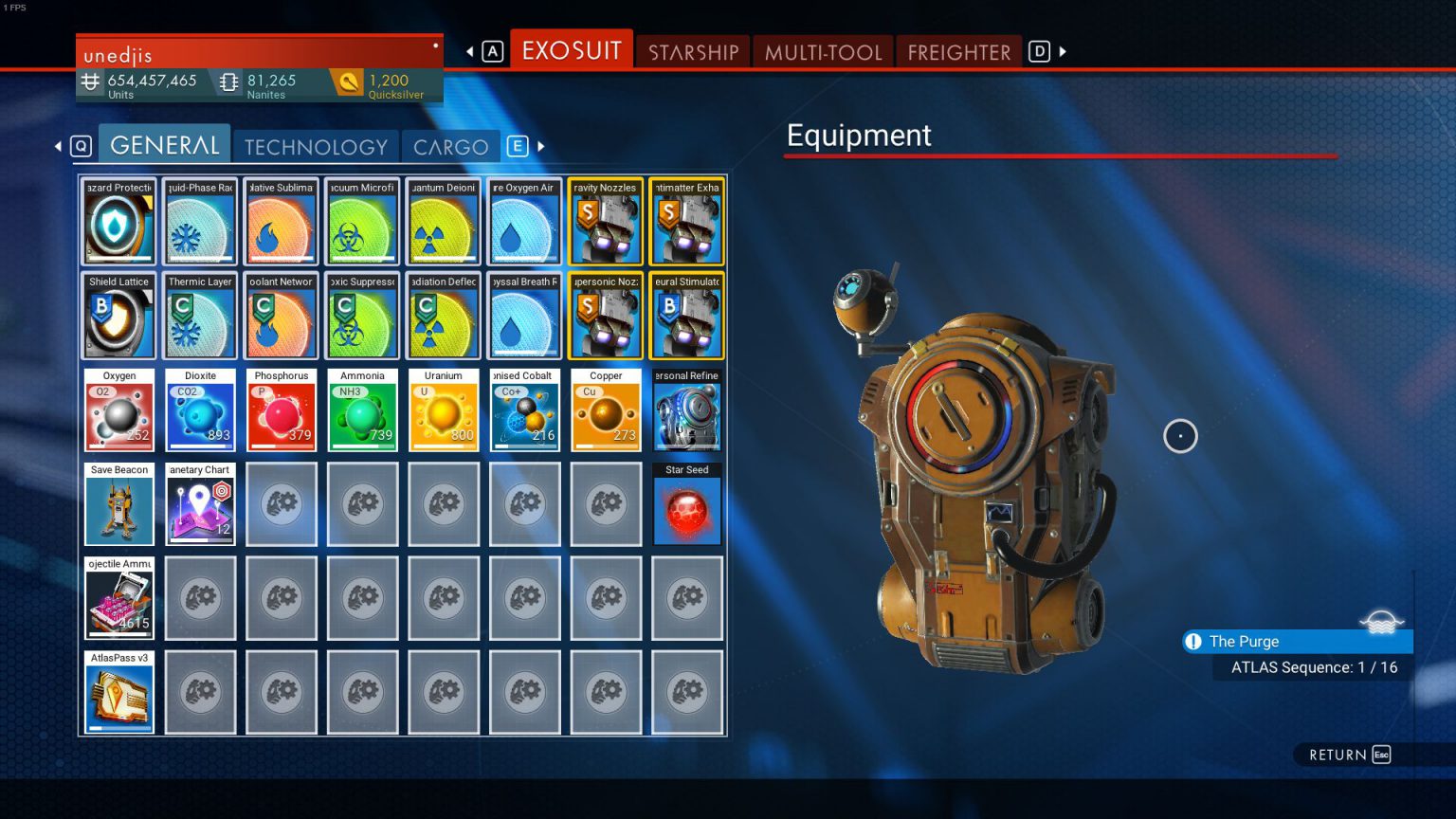Screen dimensions: 1456x819
Task: Open the Personal Refiner
Action: [x=687, y=409]
